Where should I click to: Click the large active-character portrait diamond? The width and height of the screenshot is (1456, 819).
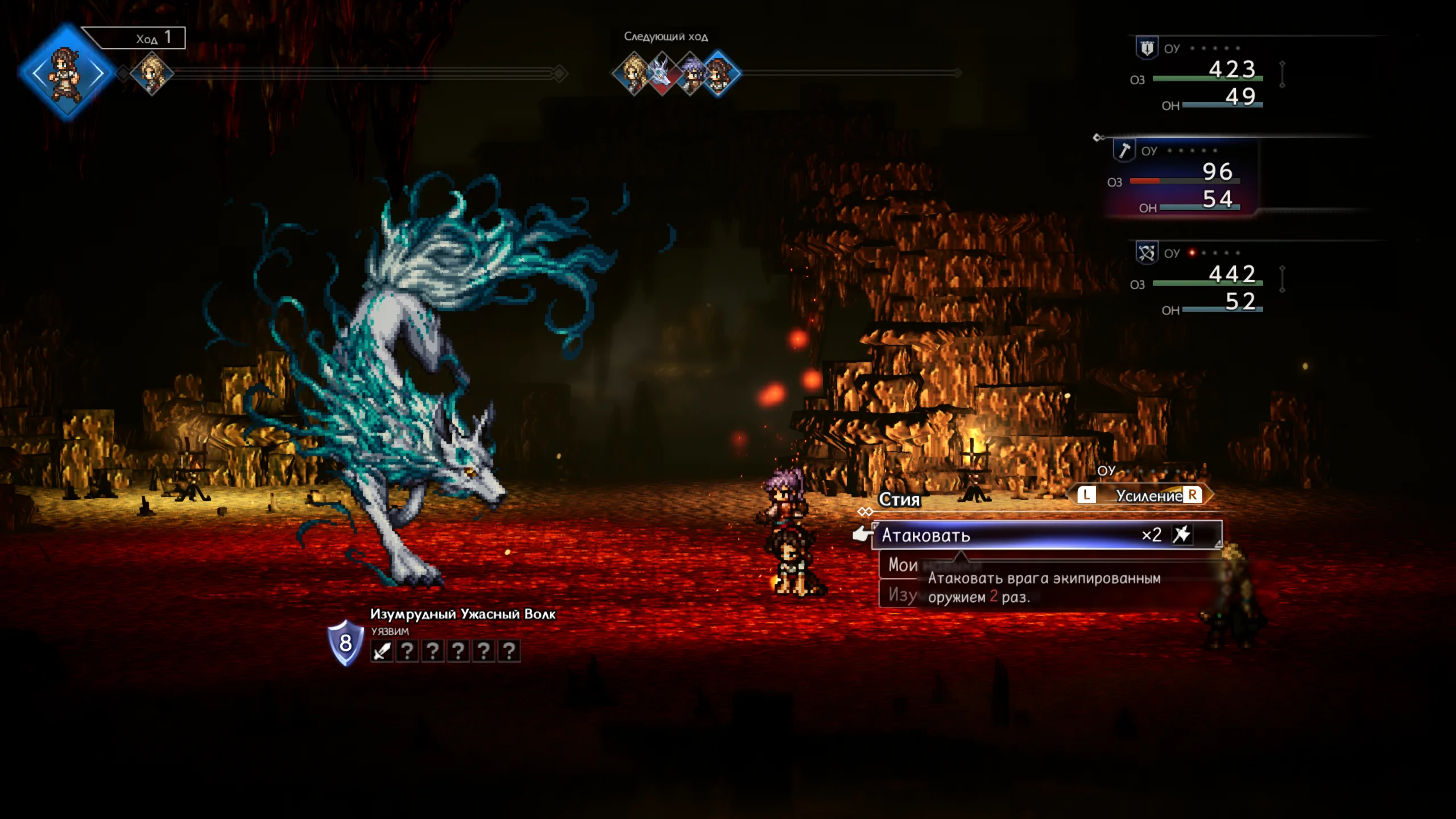coord(67,73)
